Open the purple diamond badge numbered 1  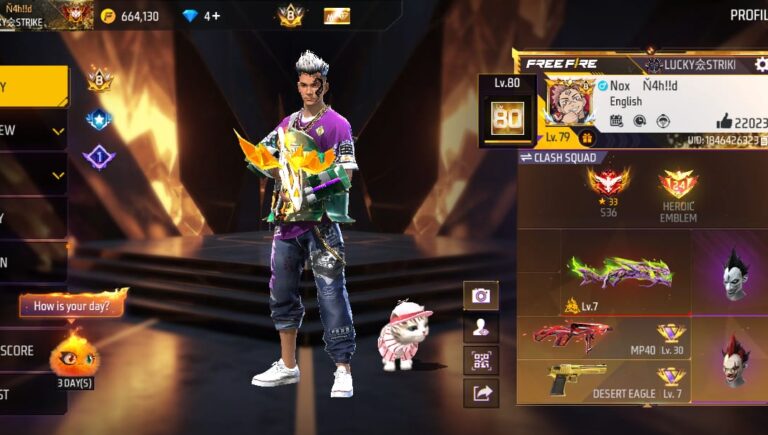tap(99, 157)
